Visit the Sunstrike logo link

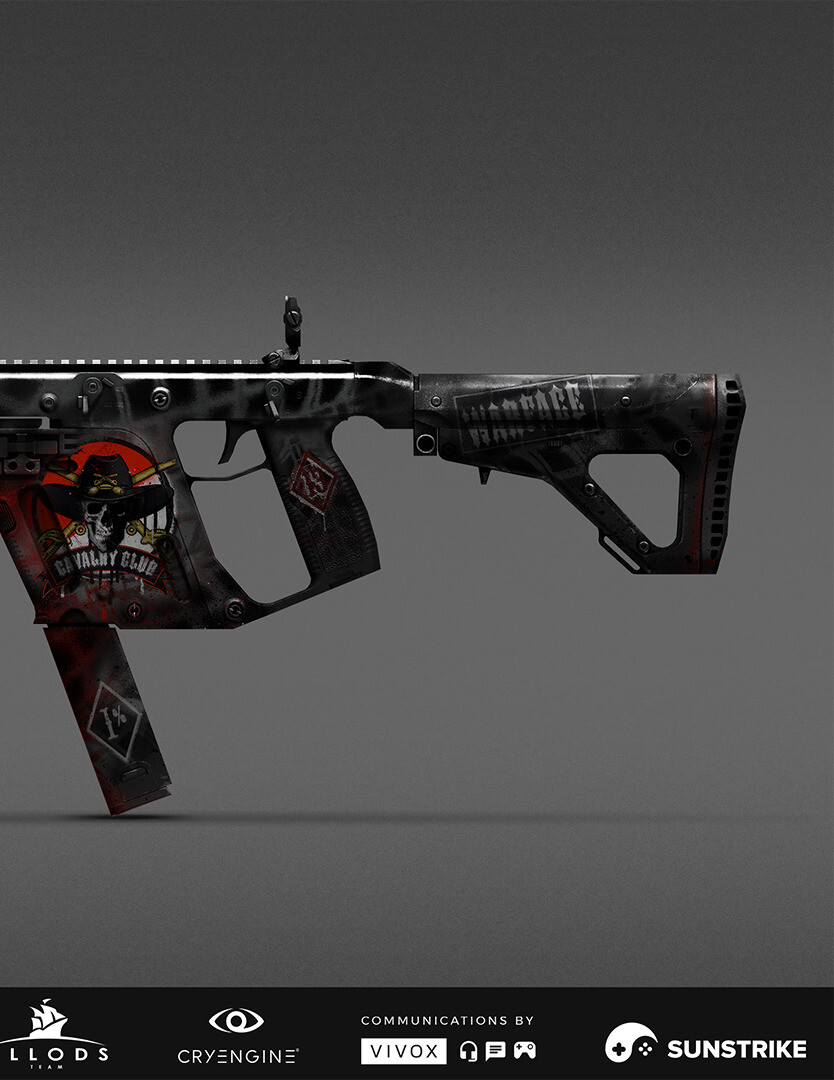click(705, 1047)
